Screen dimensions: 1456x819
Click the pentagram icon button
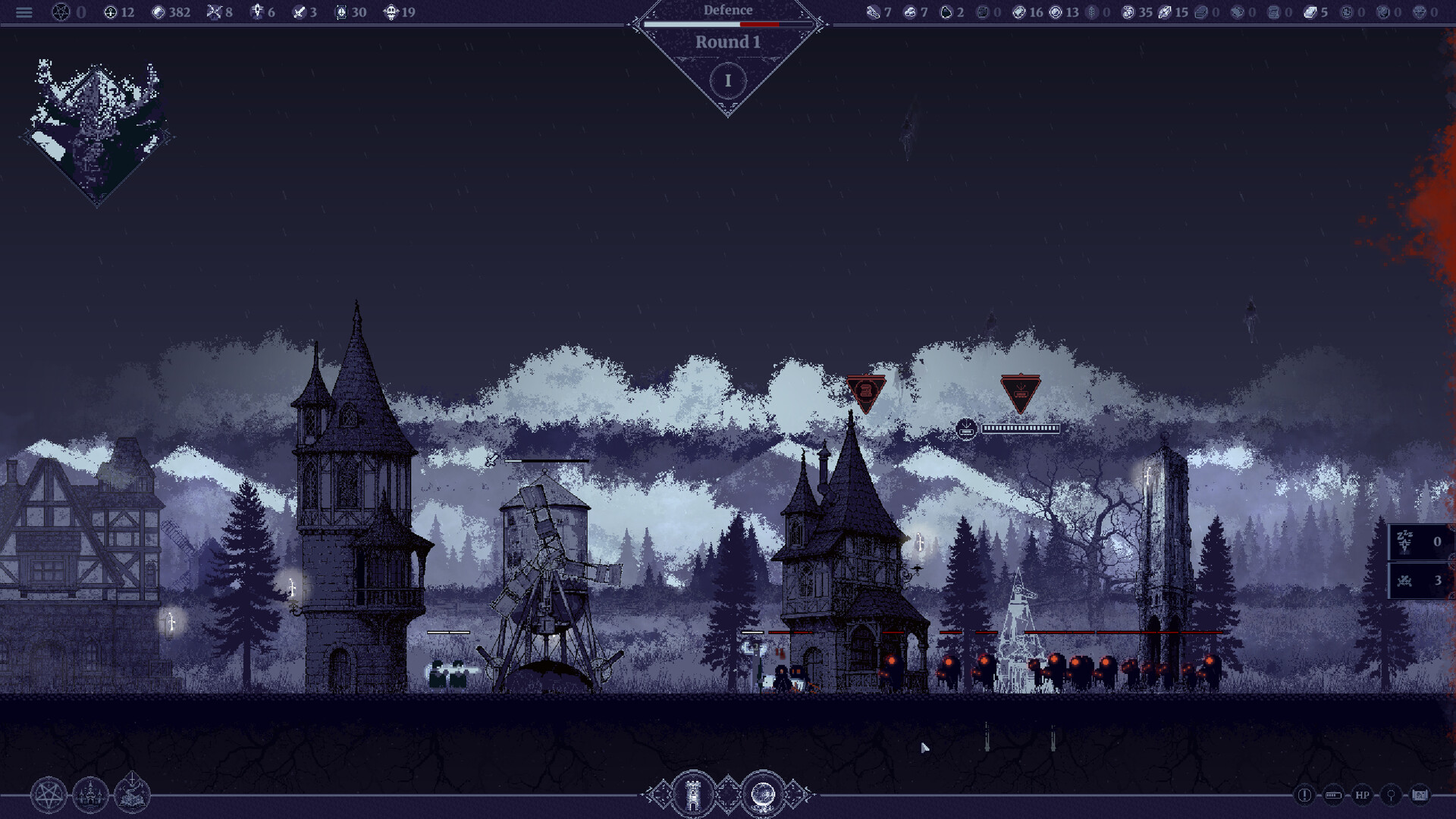(49, 795)
